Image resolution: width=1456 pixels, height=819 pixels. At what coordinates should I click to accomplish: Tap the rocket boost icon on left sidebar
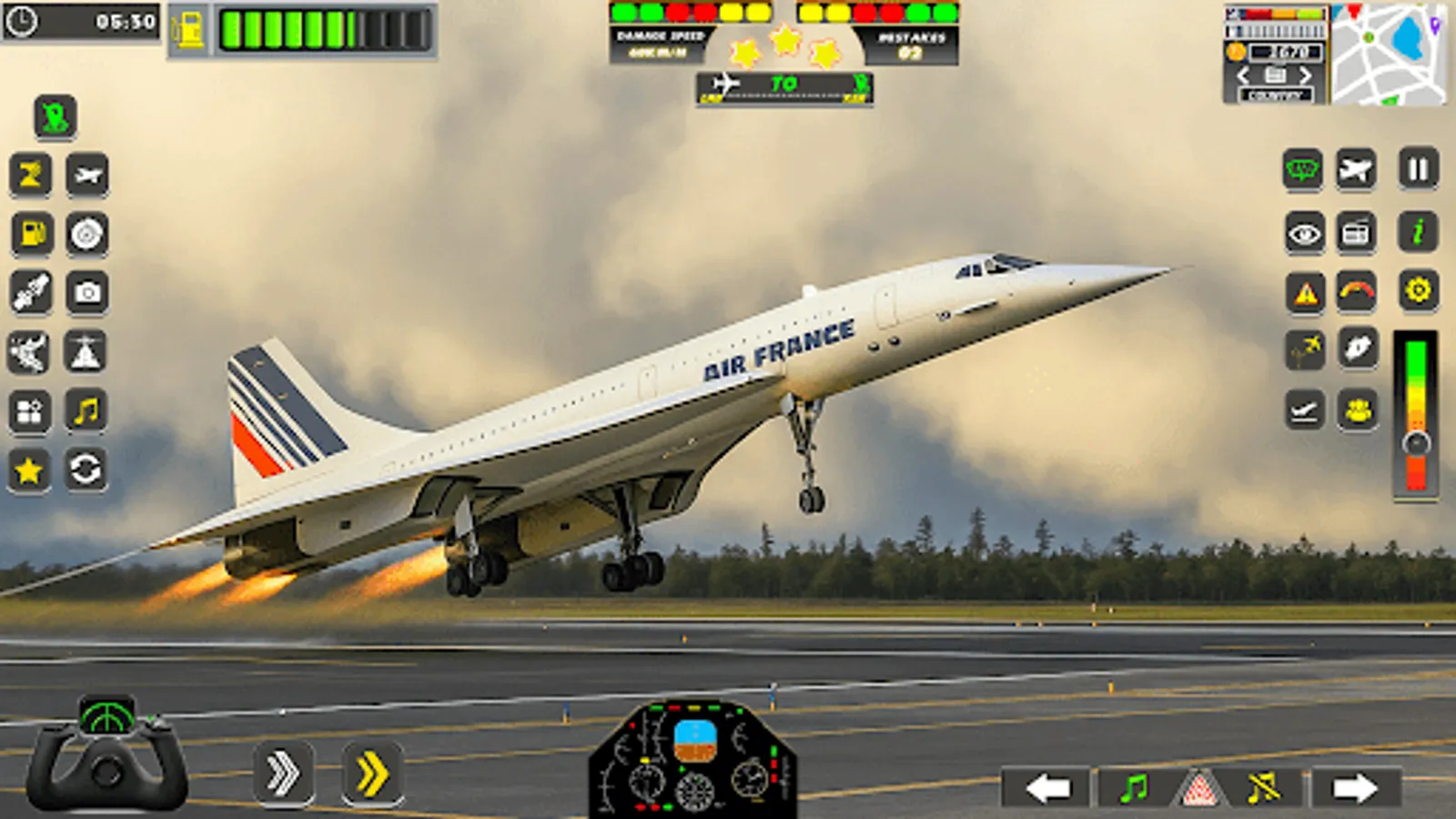pyautogui.click(x=30, y=289)
